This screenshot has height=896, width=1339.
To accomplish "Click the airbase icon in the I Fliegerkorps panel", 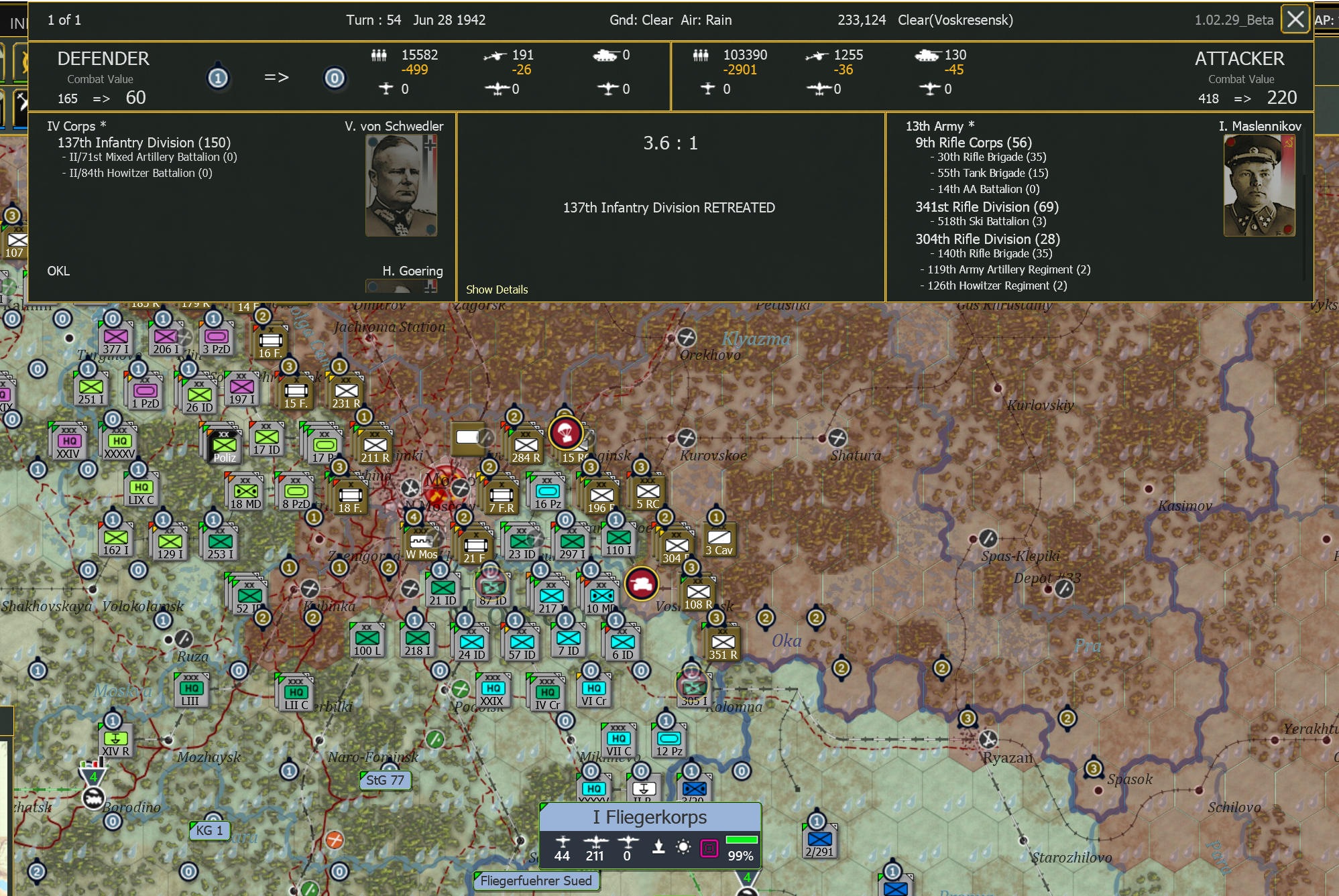I will point(658,843).
